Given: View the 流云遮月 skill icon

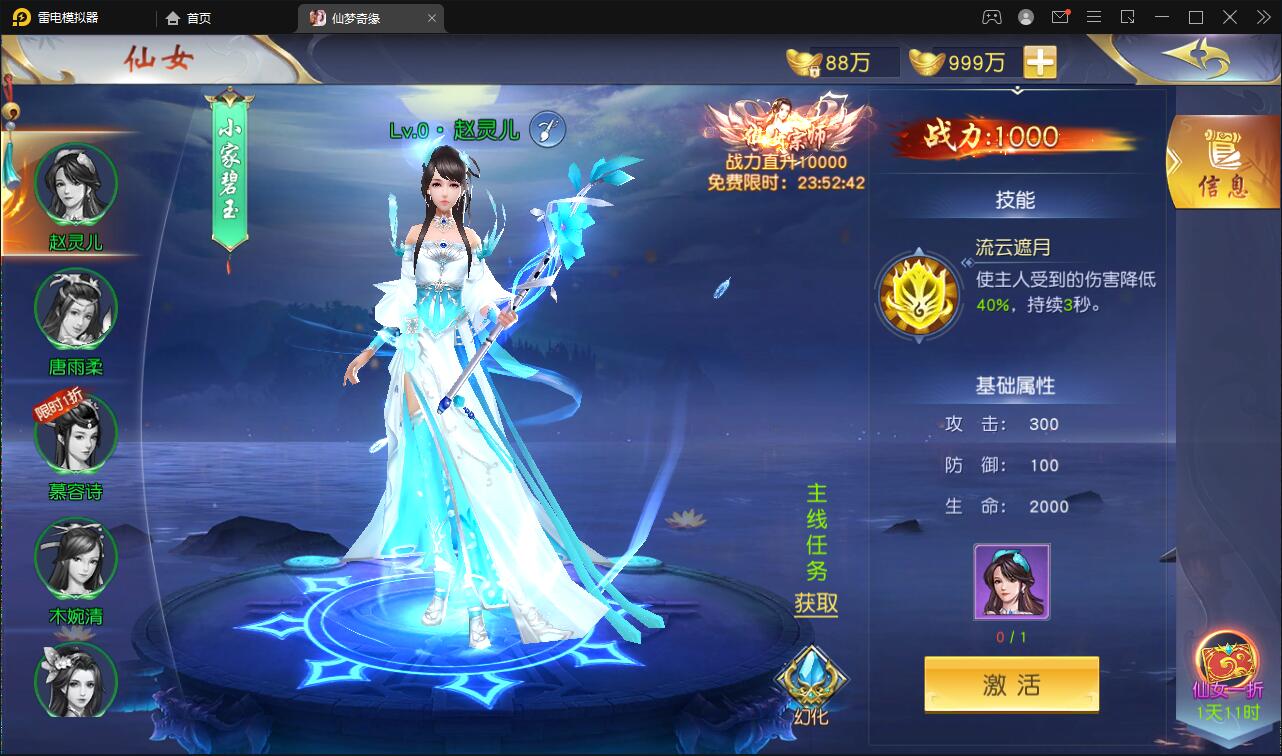Looking at the screenshot, I should (x=919, y=295).
